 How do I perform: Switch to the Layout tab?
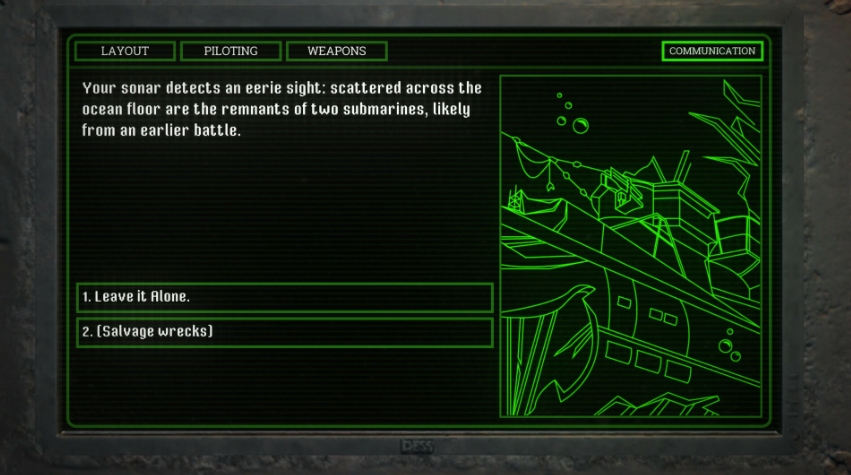coord(125,51)
